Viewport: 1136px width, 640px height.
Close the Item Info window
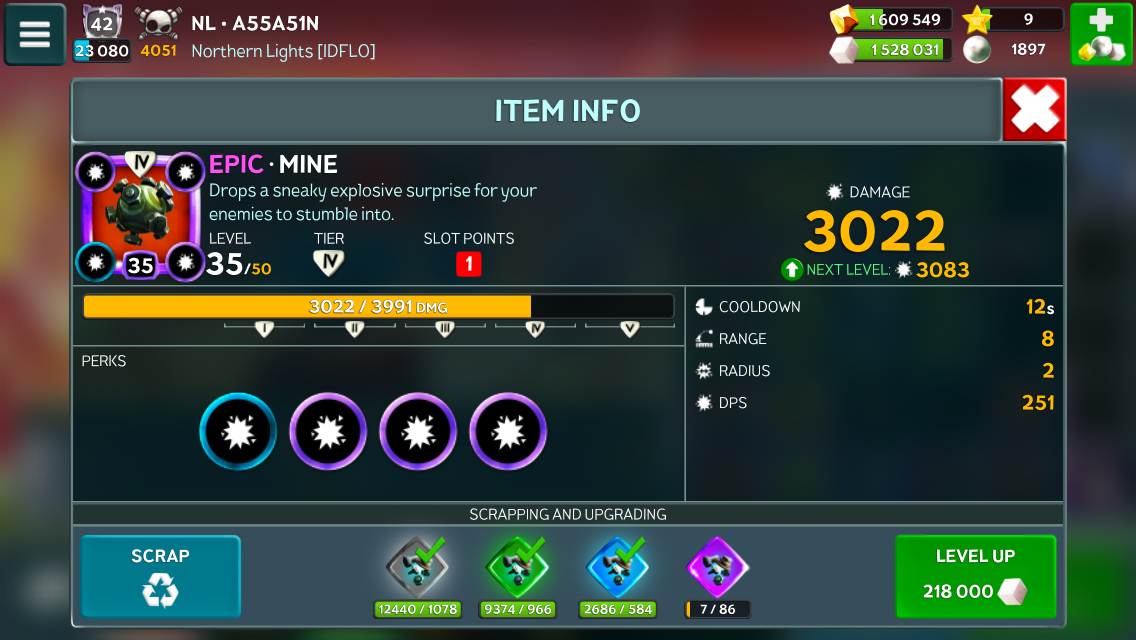tap(1034, 110)
